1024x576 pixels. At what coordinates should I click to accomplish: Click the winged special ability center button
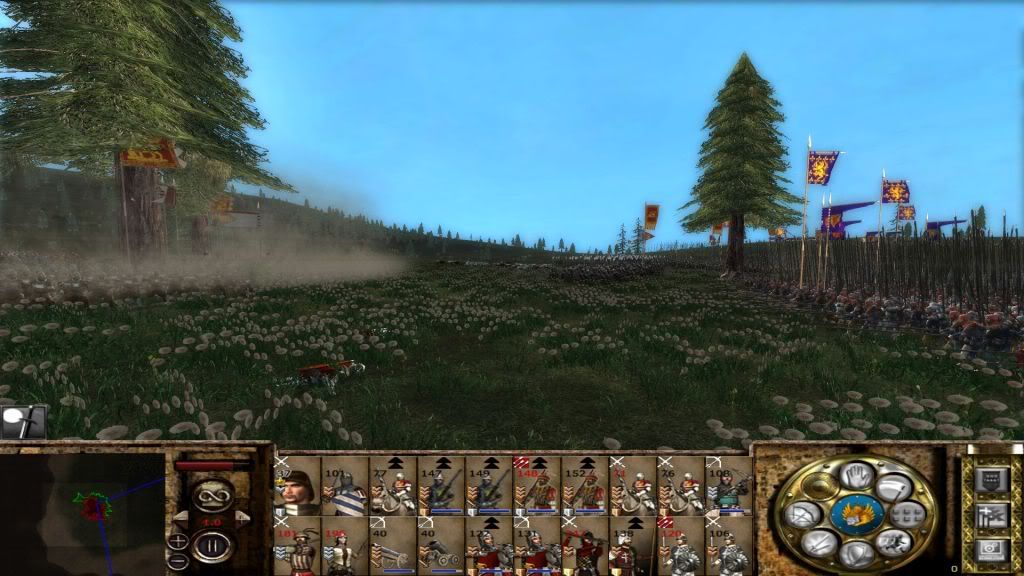point(856,514)
